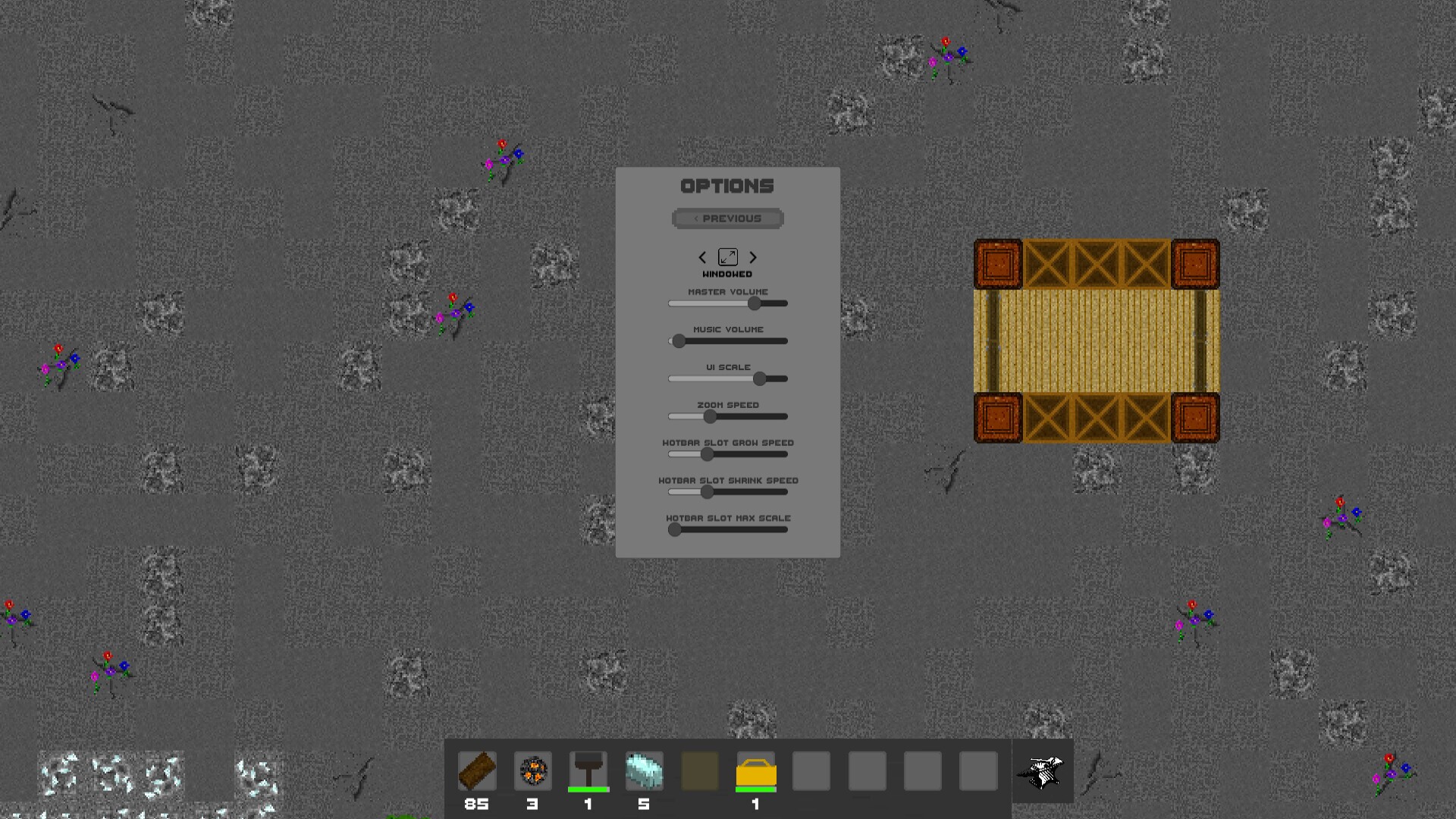Screen dimensions: 1456x819
Task: Change the UI Scale slider
Action: click(759, 378)
